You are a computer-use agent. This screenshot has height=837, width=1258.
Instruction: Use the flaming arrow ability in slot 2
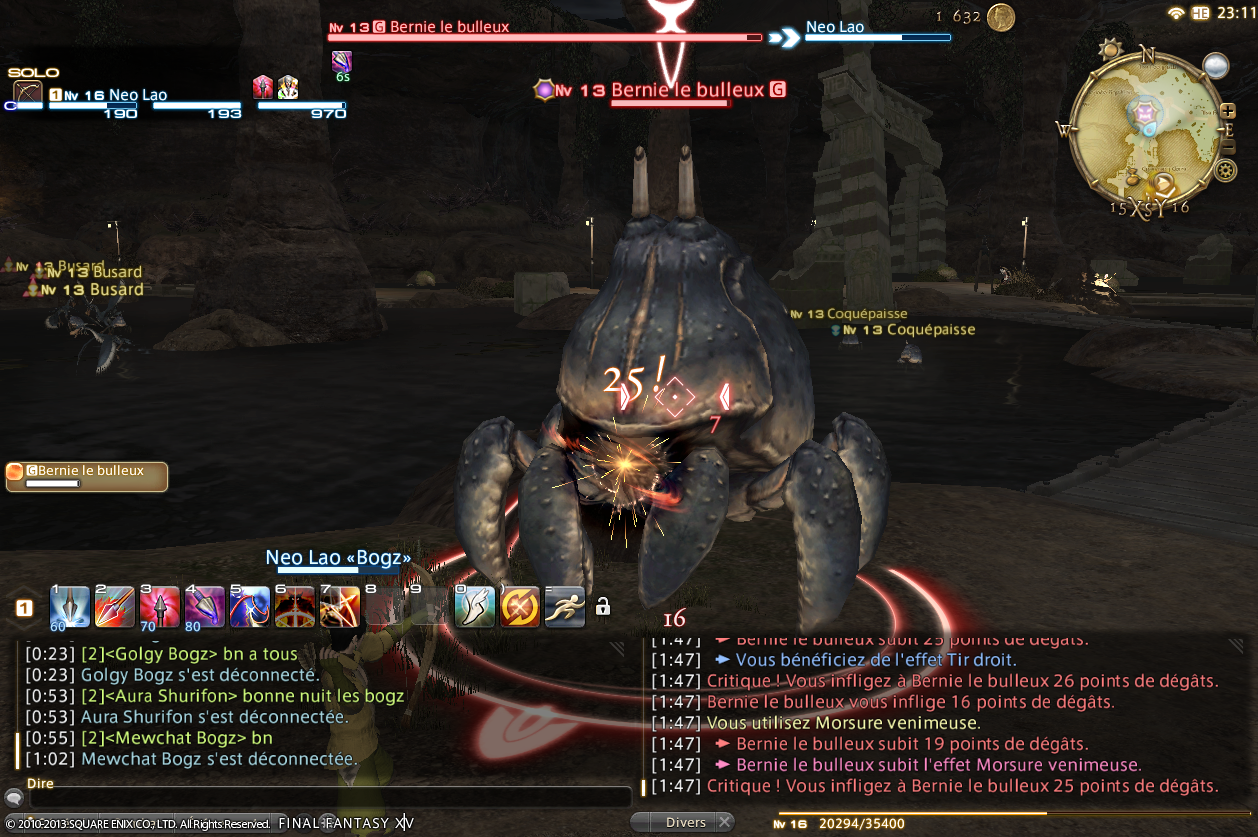pos(114,606)
